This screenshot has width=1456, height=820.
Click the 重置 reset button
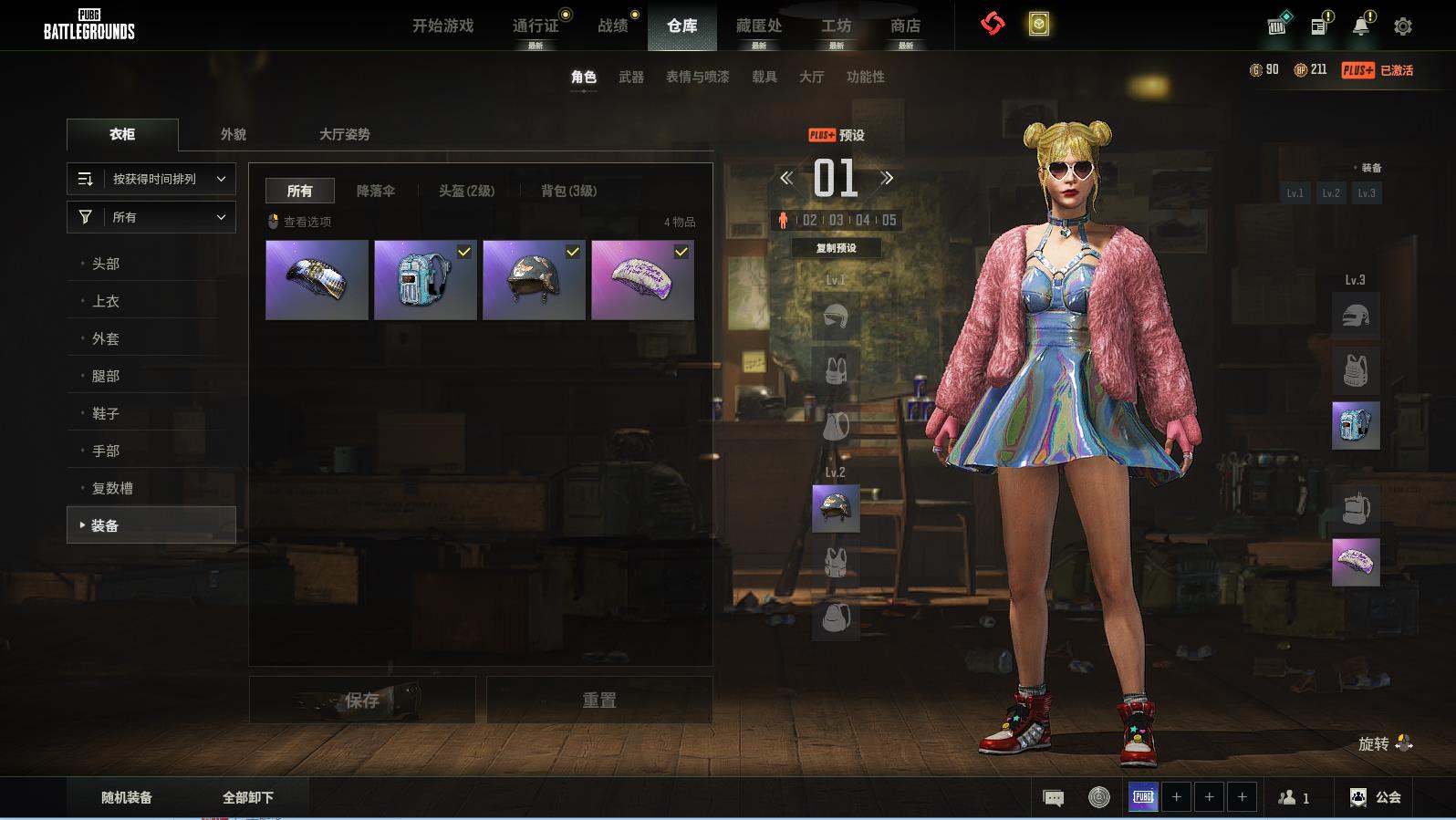click(598, 701)
